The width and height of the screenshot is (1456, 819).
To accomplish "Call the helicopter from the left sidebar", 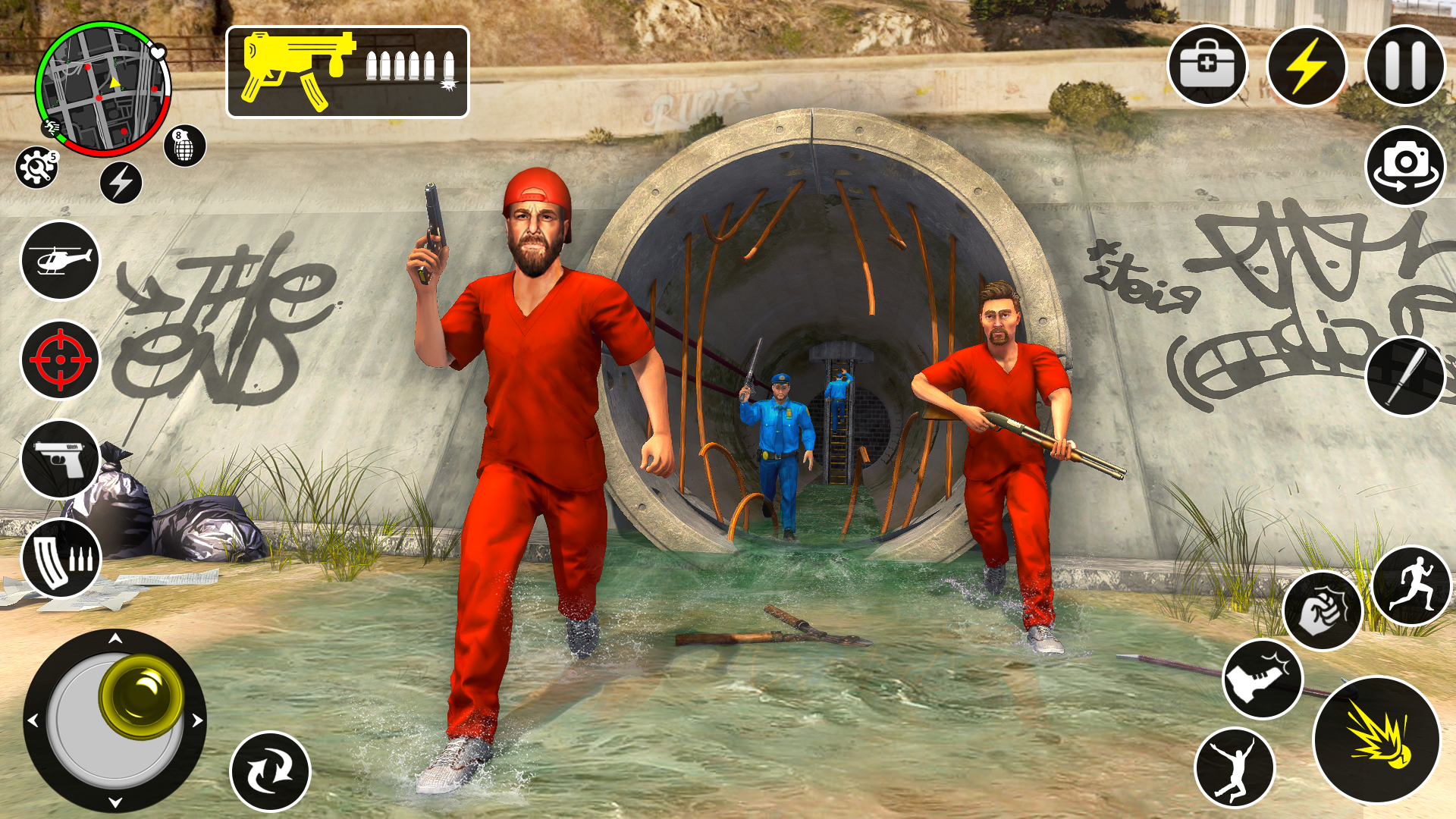I will 60,260.
